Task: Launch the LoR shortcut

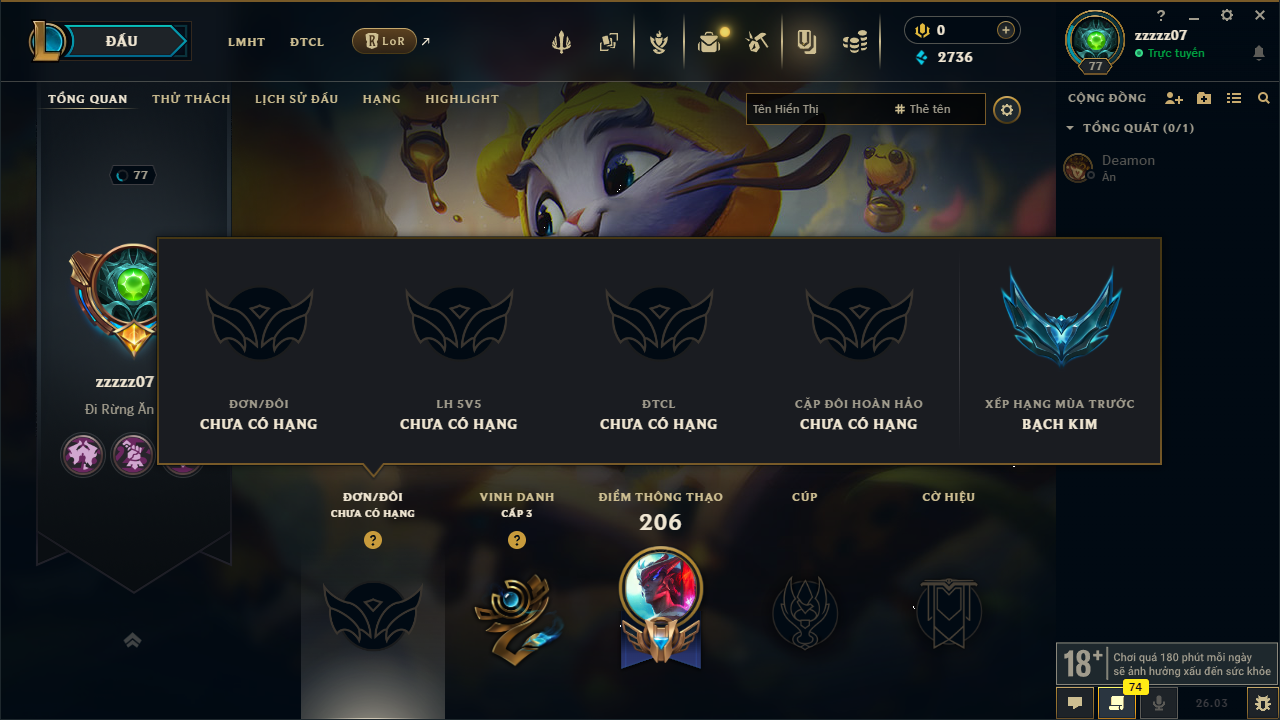Action: coord(385,41)
